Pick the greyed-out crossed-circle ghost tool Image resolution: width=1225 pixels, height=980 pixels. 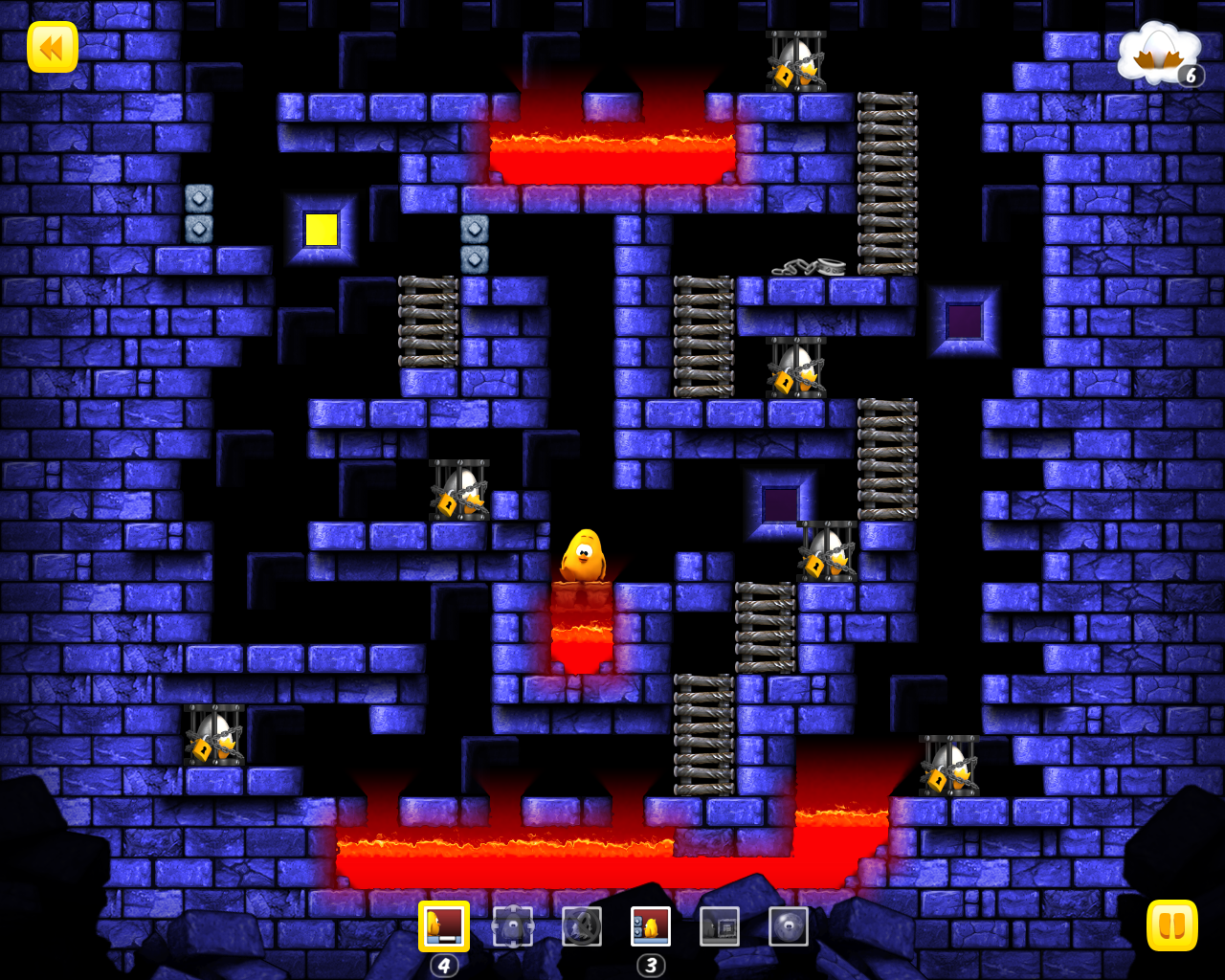point(582,926)
